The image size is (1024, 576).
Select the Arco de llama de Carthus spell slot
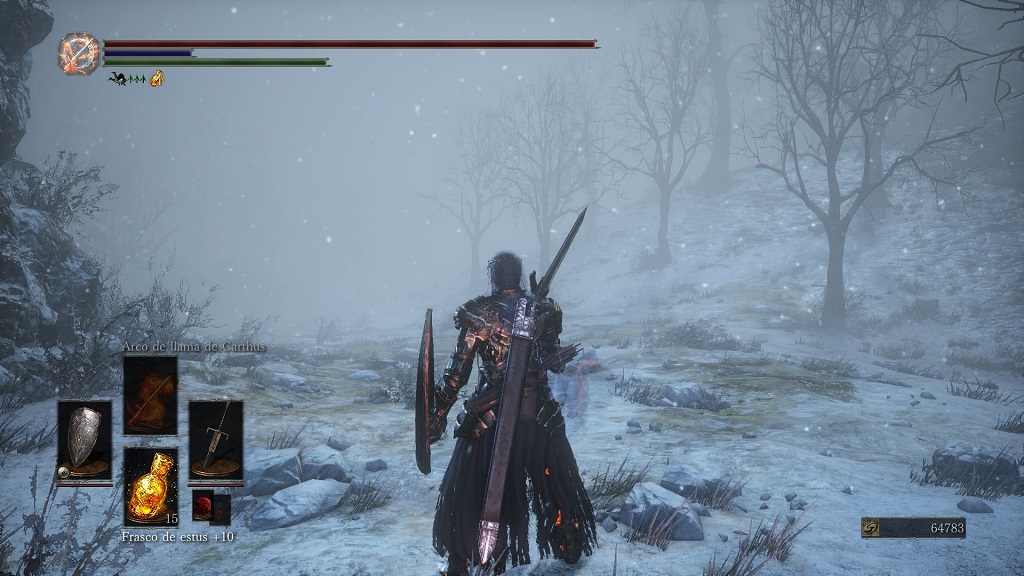tap(150, 395)
